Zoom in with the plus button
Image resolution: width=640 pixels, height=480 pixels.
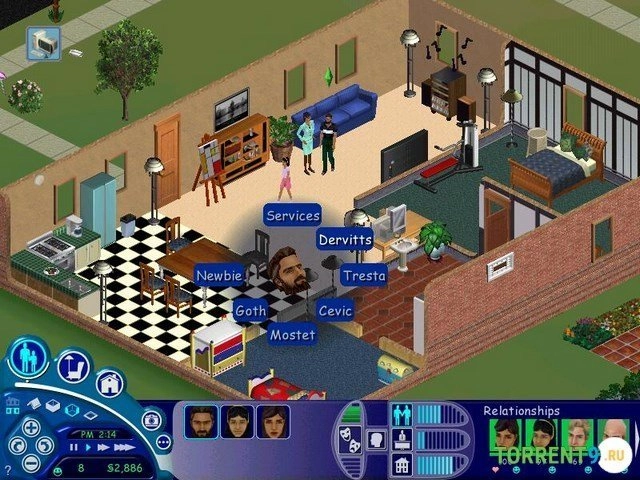[x=30, y=427]
